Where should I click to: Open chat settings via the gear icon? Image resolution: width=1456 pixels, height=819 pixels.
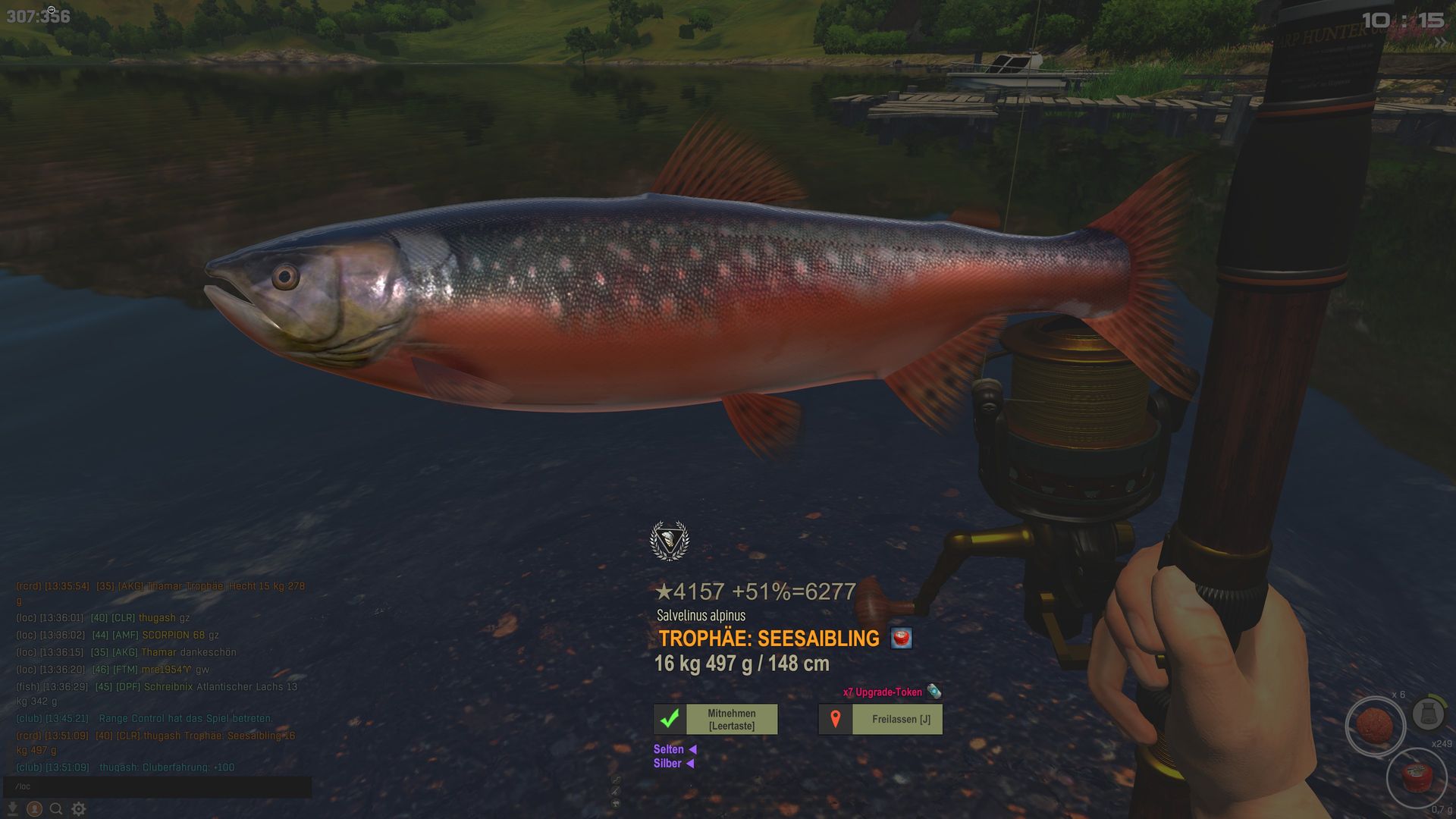(x=79, y=809)
